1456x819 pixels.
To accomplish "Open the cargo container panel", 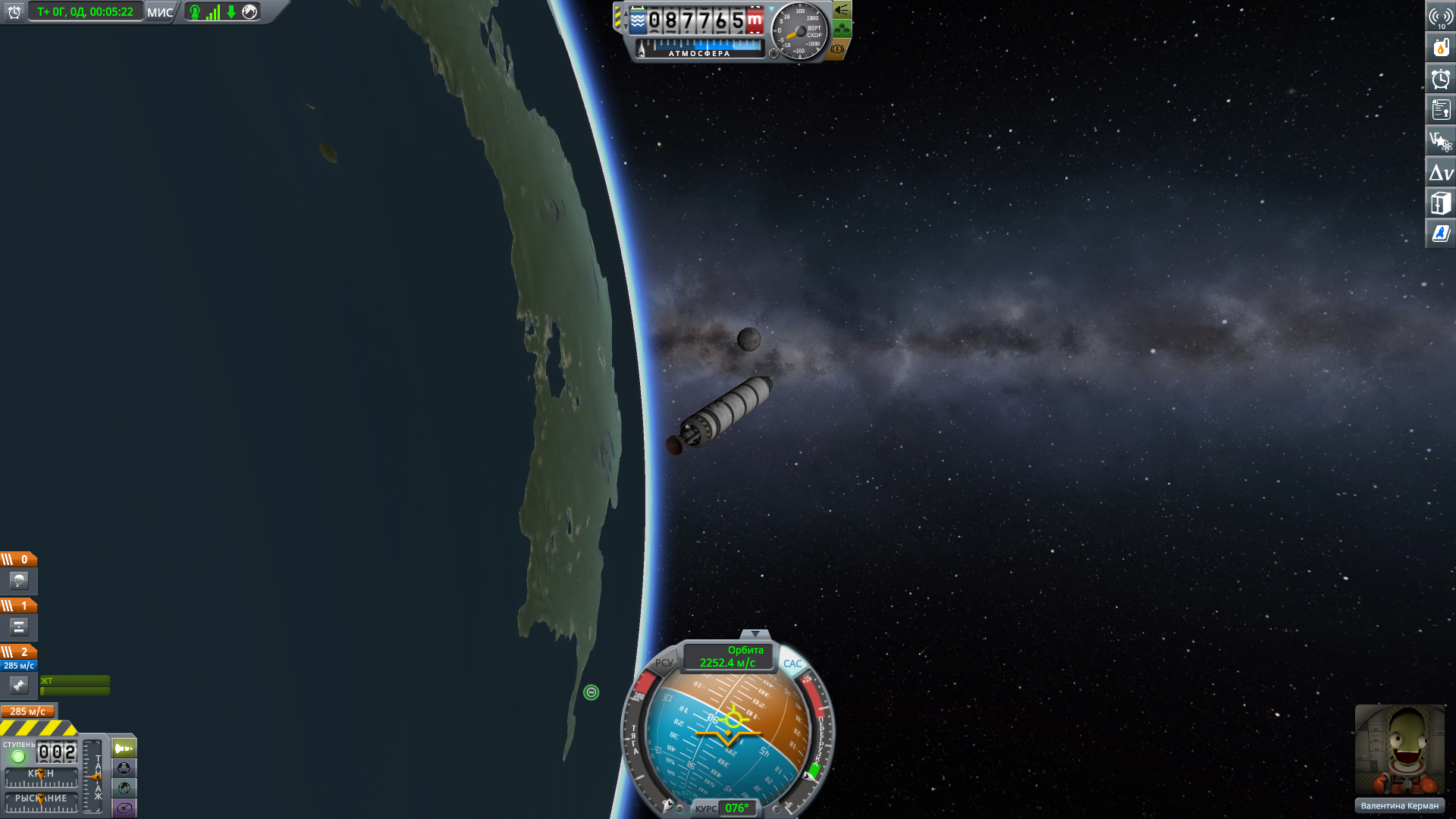I will click(1441, 203).
